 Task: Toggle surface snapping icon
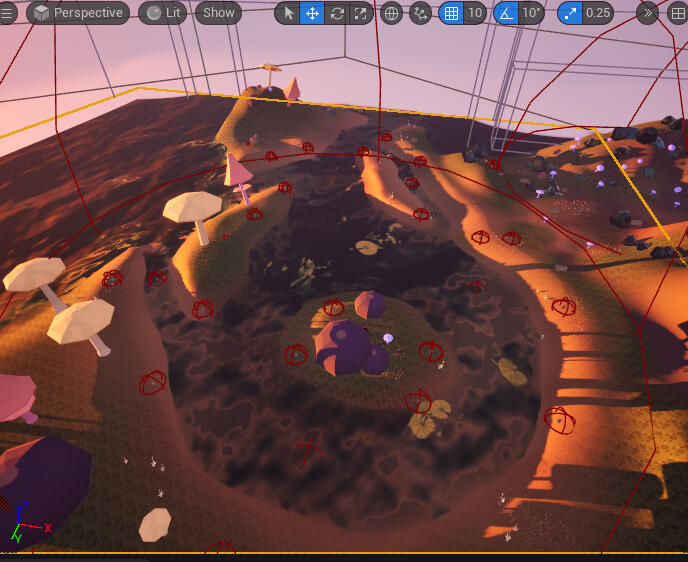click(420, 13)
